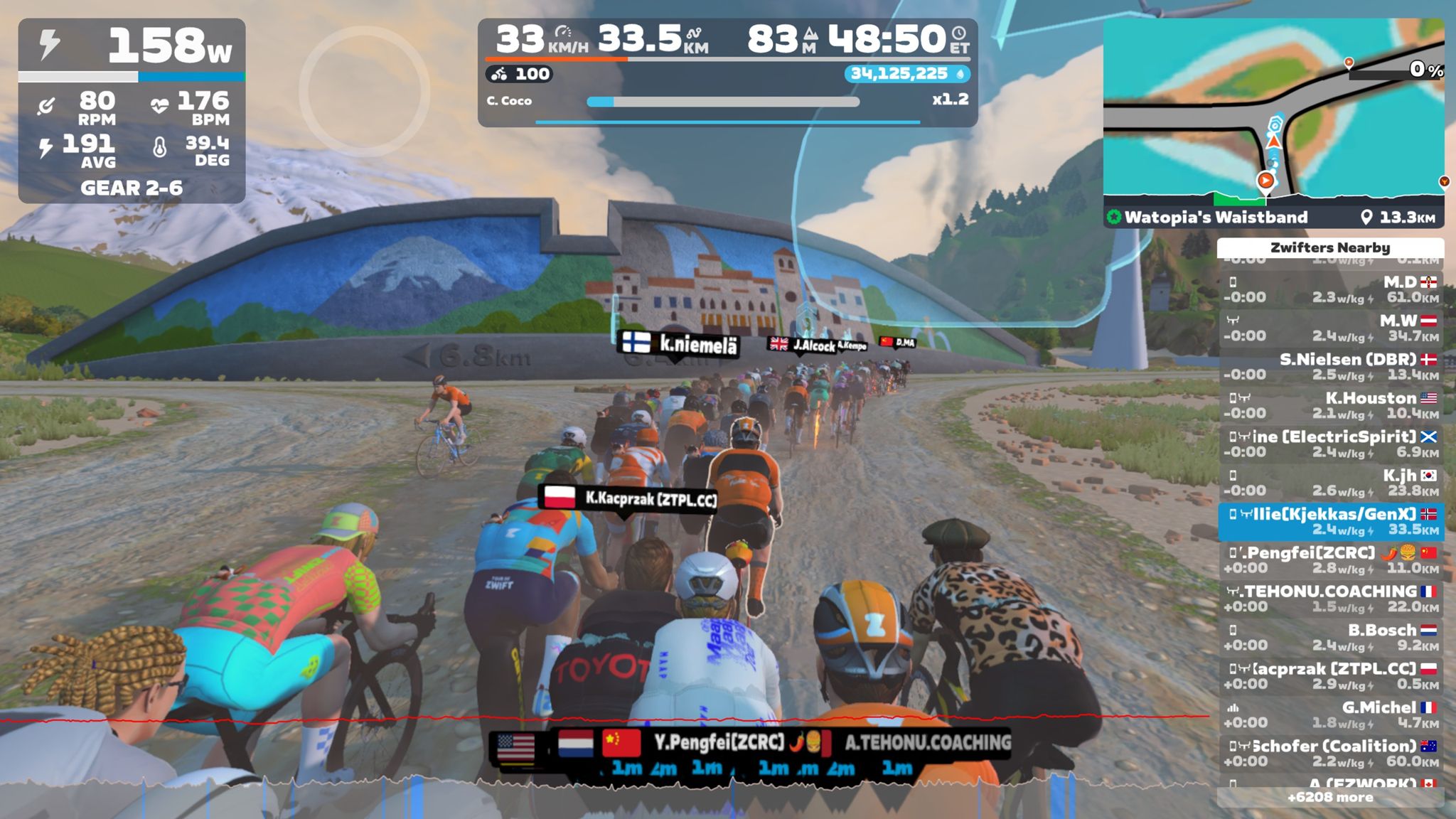Select the Kacprzak (ZTPL.CC) list row
The image size is (1456, 819).
(1330, 676)
